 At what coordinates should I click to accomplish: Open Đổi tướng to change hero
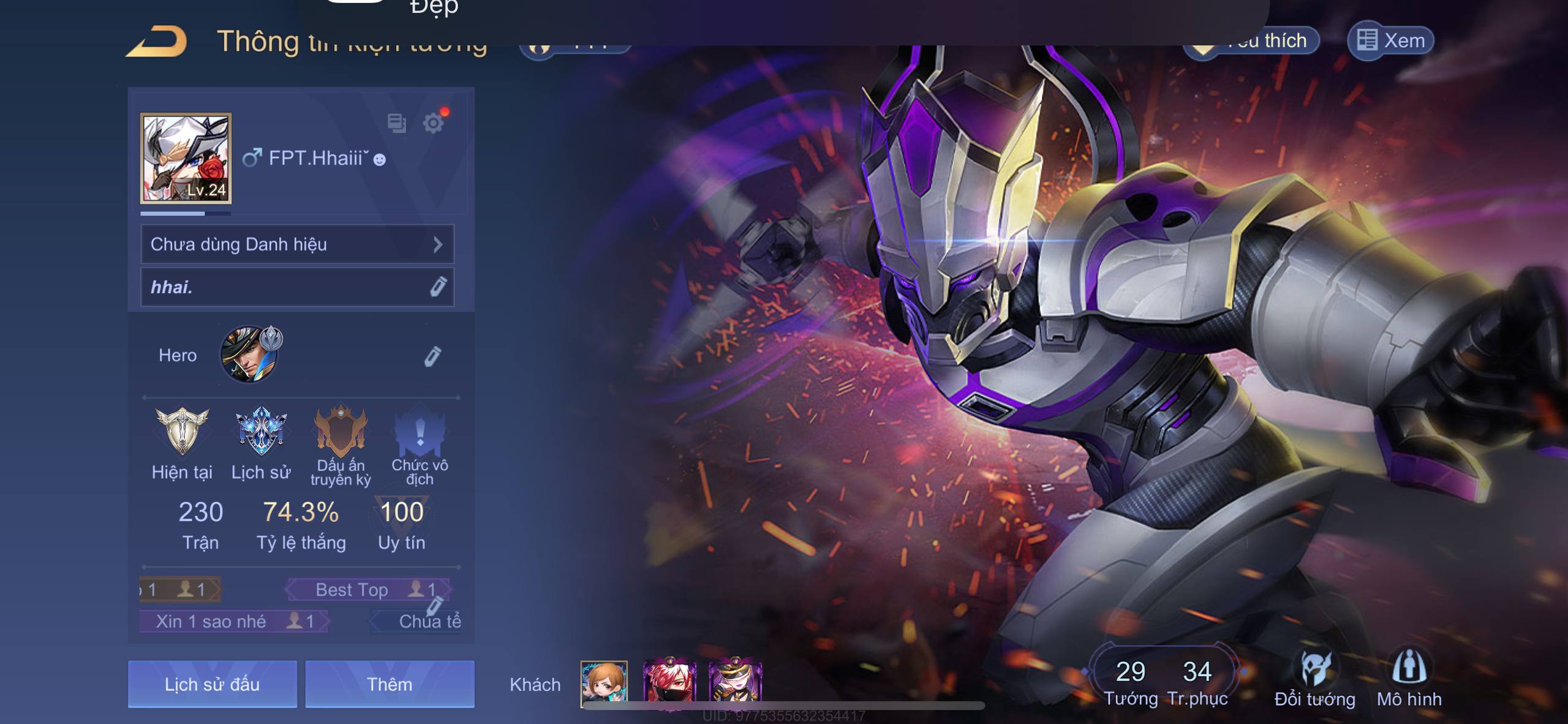1314,680
